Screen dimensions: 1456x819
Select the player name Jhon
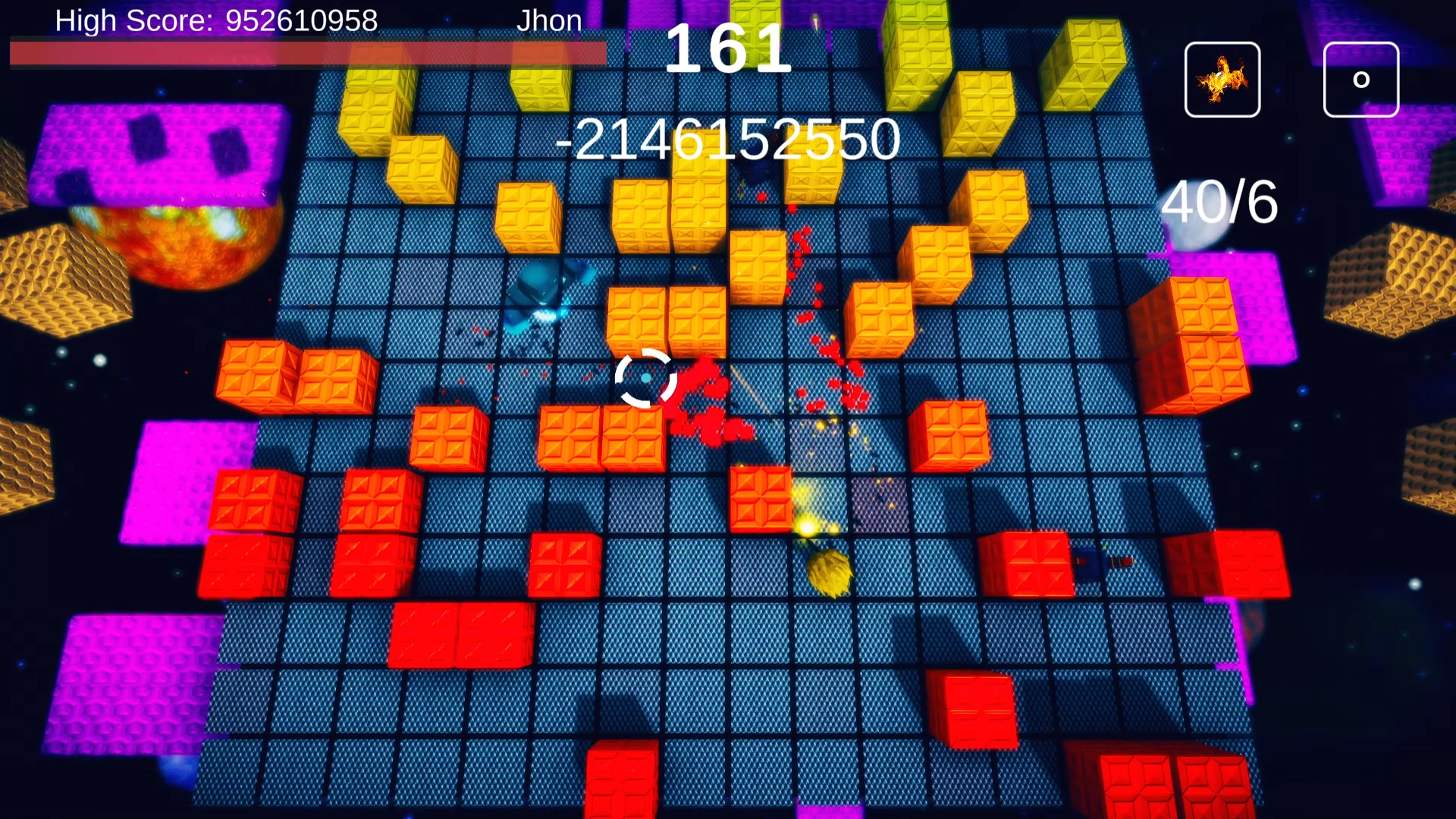549,20
